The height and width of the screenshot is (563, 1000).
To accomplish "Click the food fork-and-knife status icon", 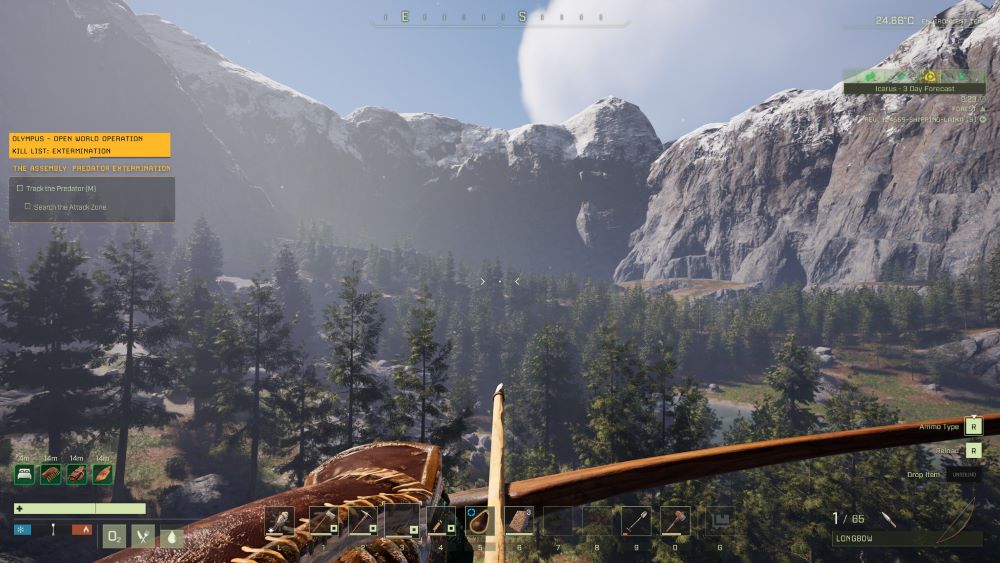I will coord(144,536).
